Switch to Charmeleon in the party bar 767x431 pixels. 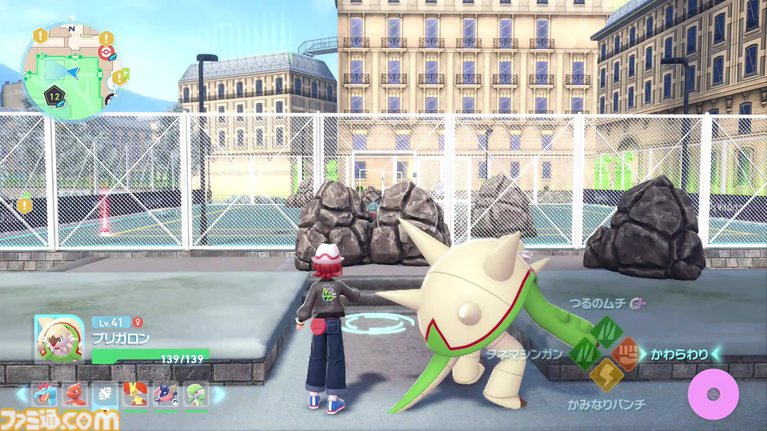coord(74,394)
